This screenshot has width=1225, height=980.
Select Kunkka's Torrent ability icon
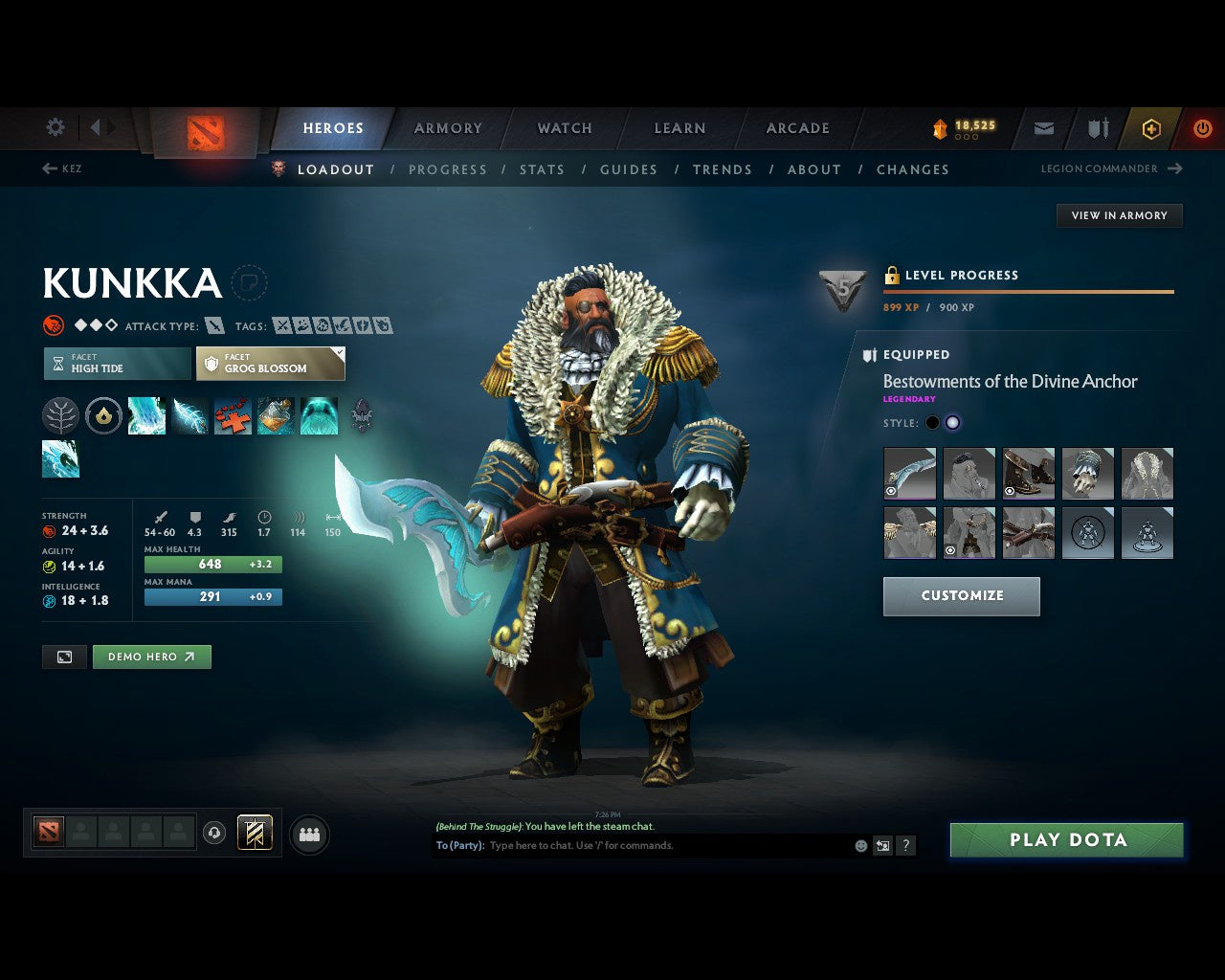(x=146, y=415)
